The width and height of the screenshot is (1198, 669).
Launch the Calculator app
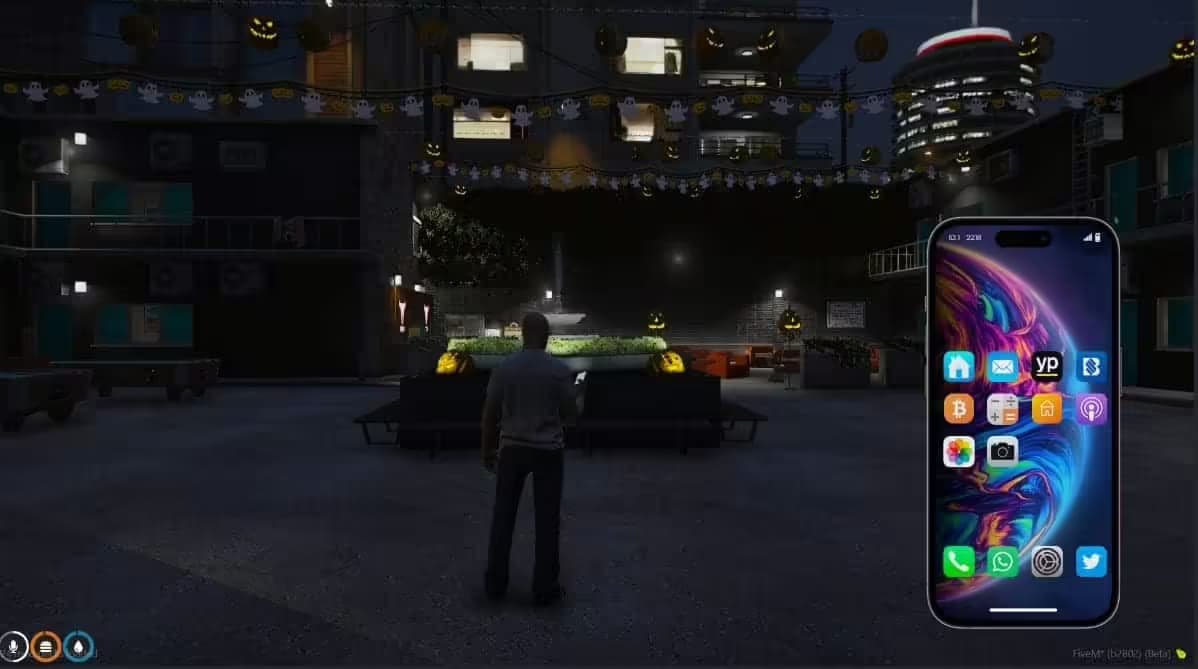(x=1002, y=409)
